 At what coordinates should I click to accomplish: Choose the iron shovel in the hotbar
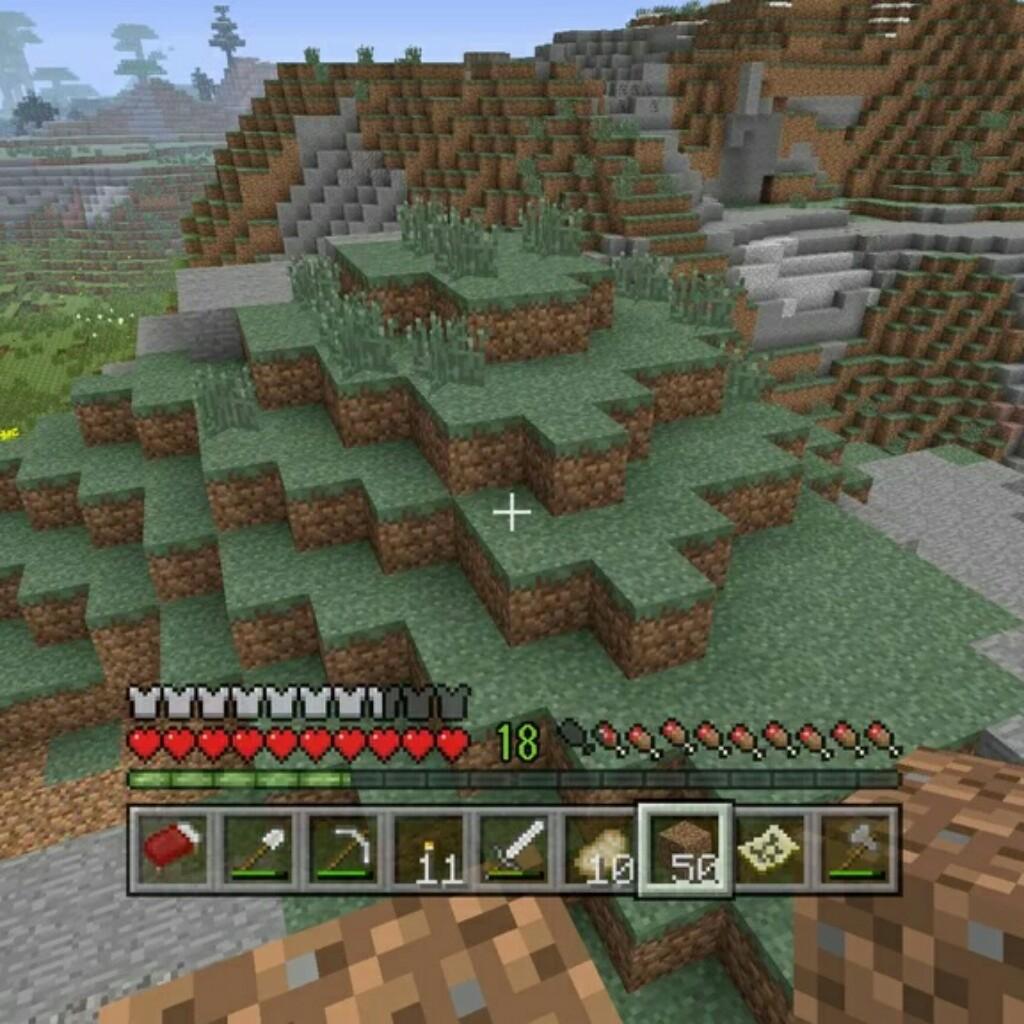pos(257,850)
